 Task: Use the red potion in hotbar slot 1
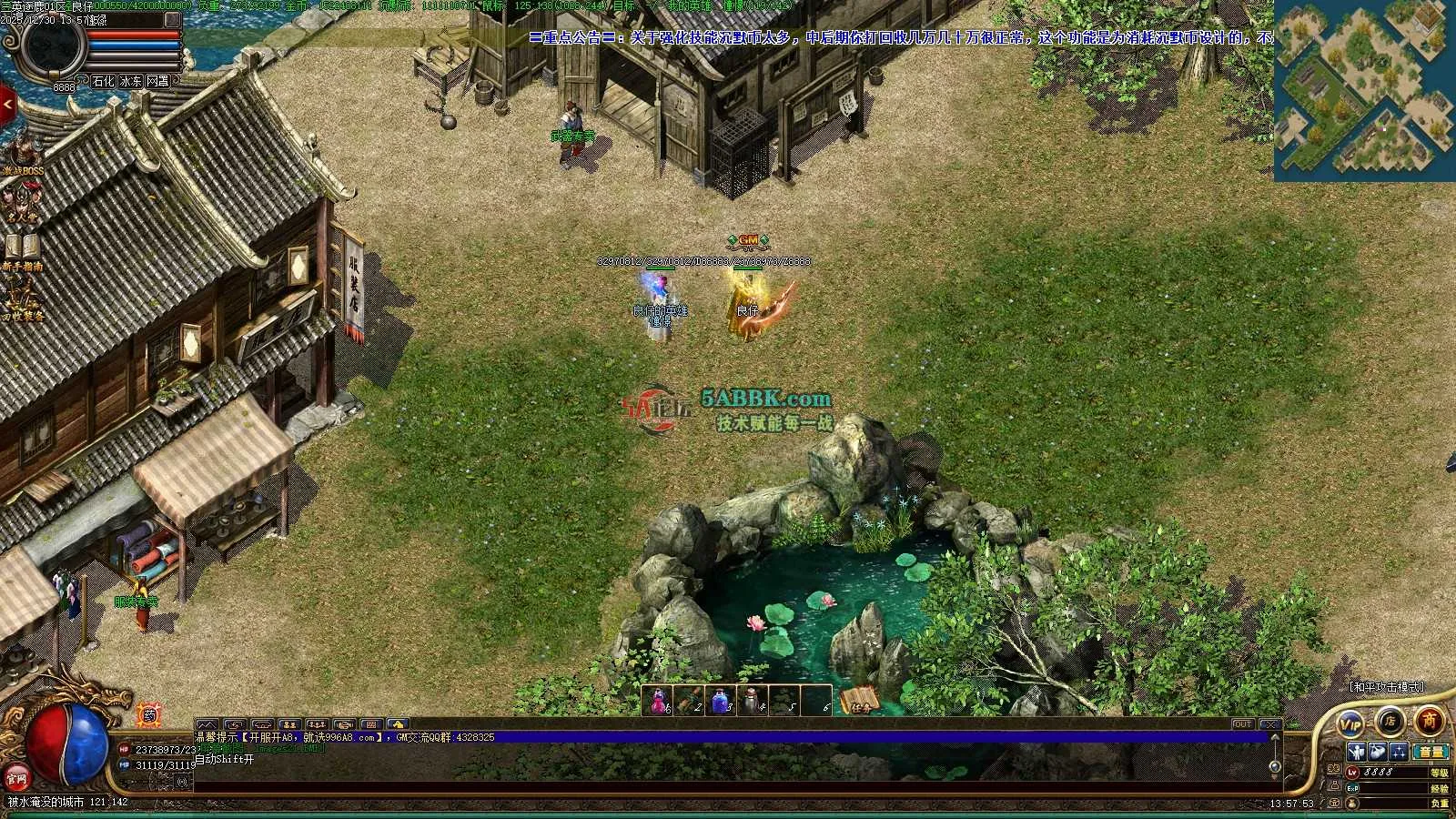tap(657, 701)
